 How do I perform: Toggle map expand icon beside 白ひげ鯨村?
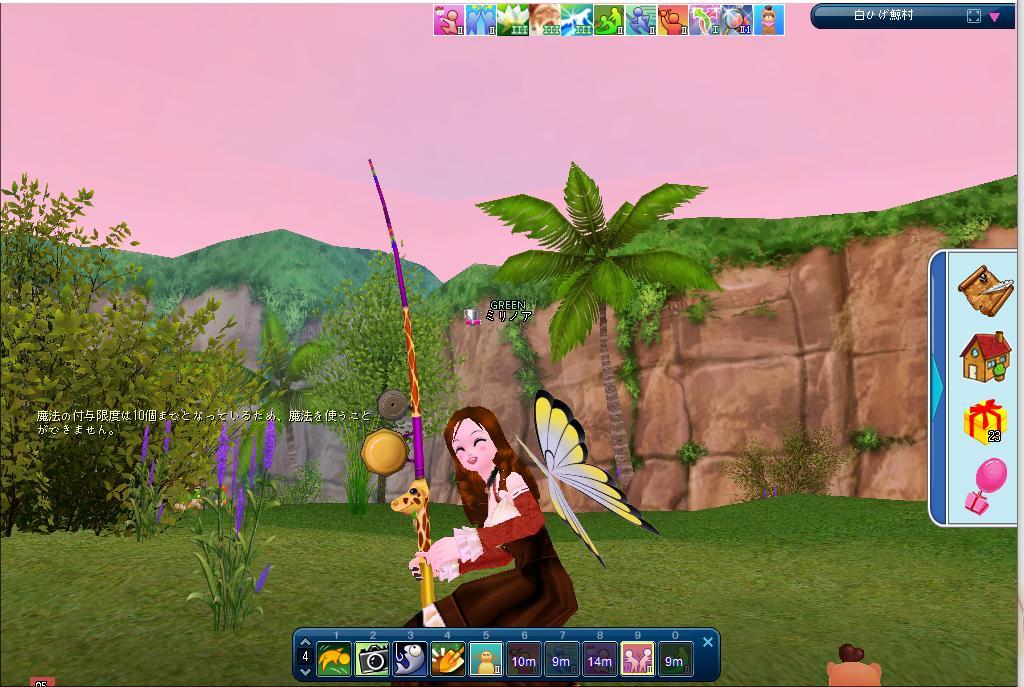[974, 16]
